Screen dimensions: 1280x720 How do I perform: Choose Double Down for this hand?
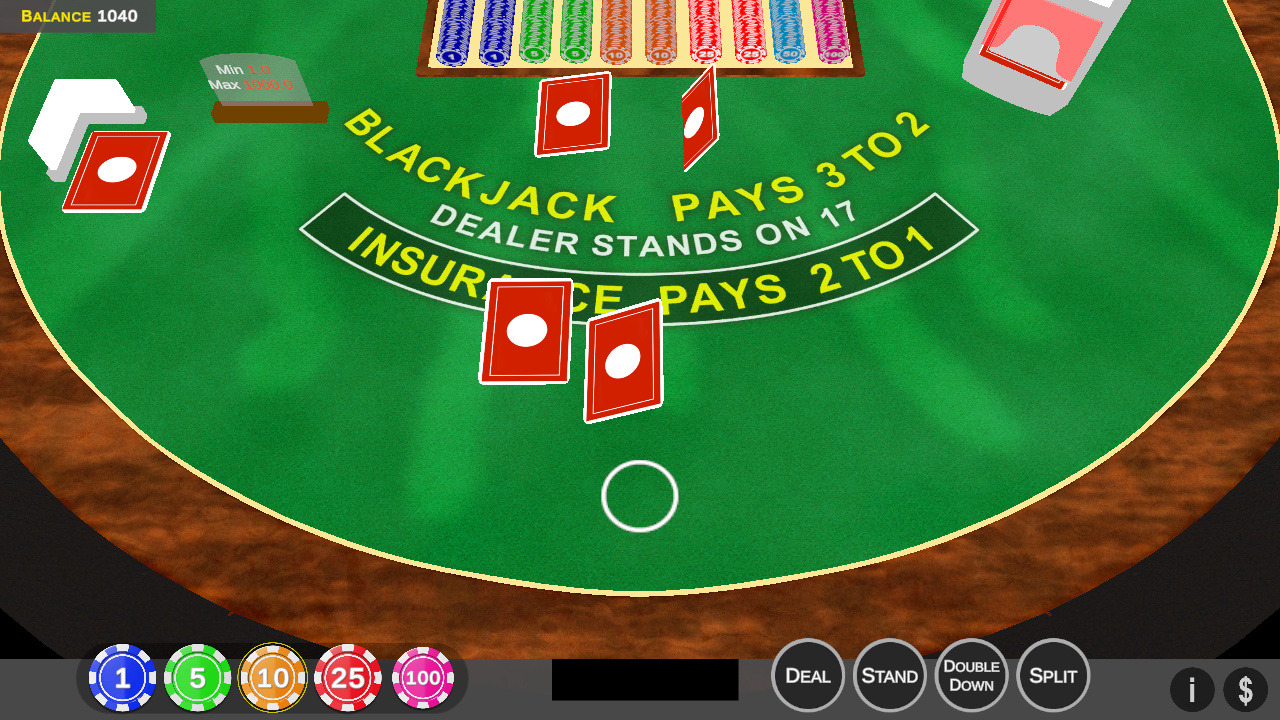(971, 676)
